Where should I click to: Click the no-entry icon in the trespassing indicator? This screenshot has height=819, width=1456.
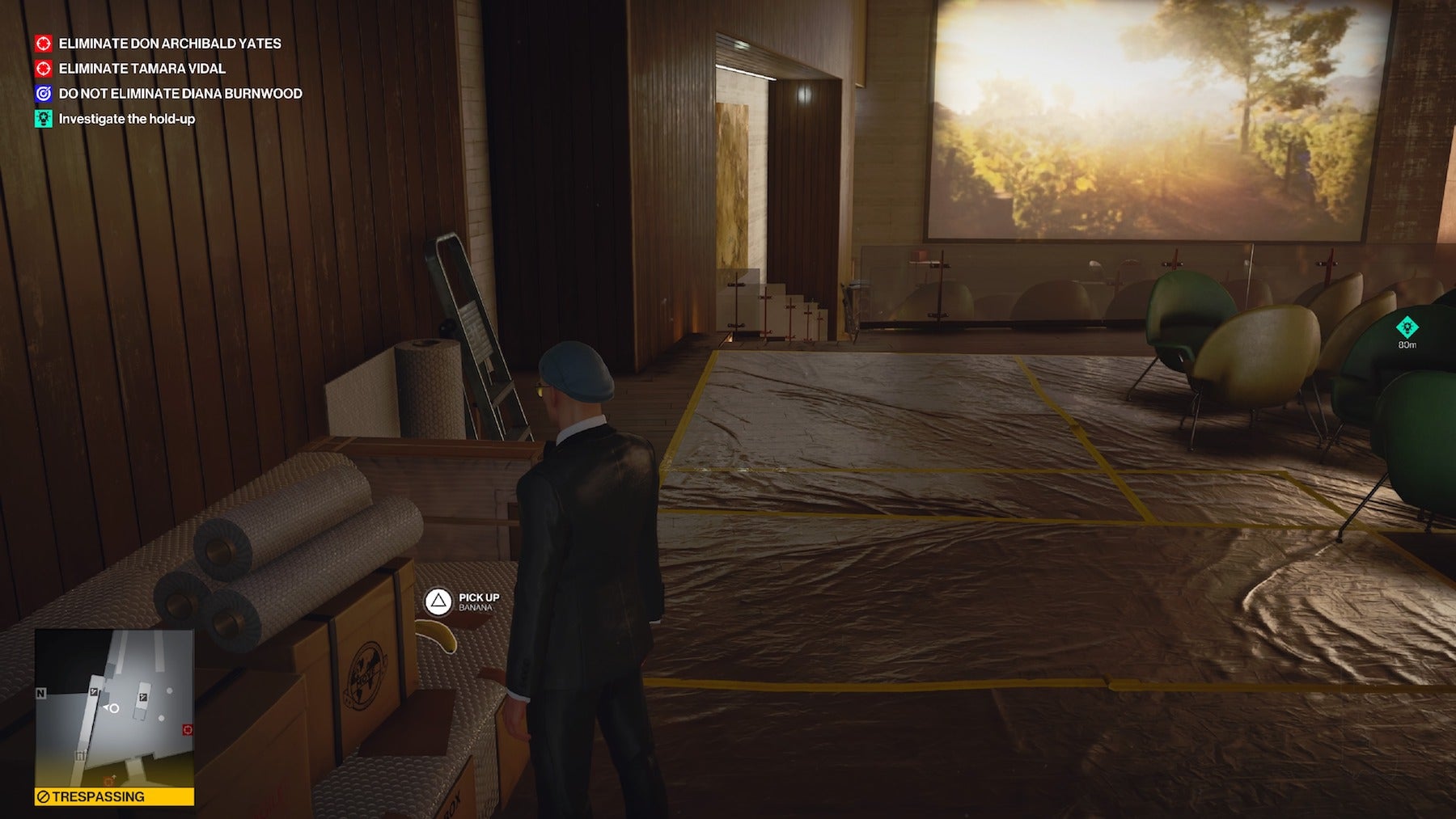click(x=43, y=796)
